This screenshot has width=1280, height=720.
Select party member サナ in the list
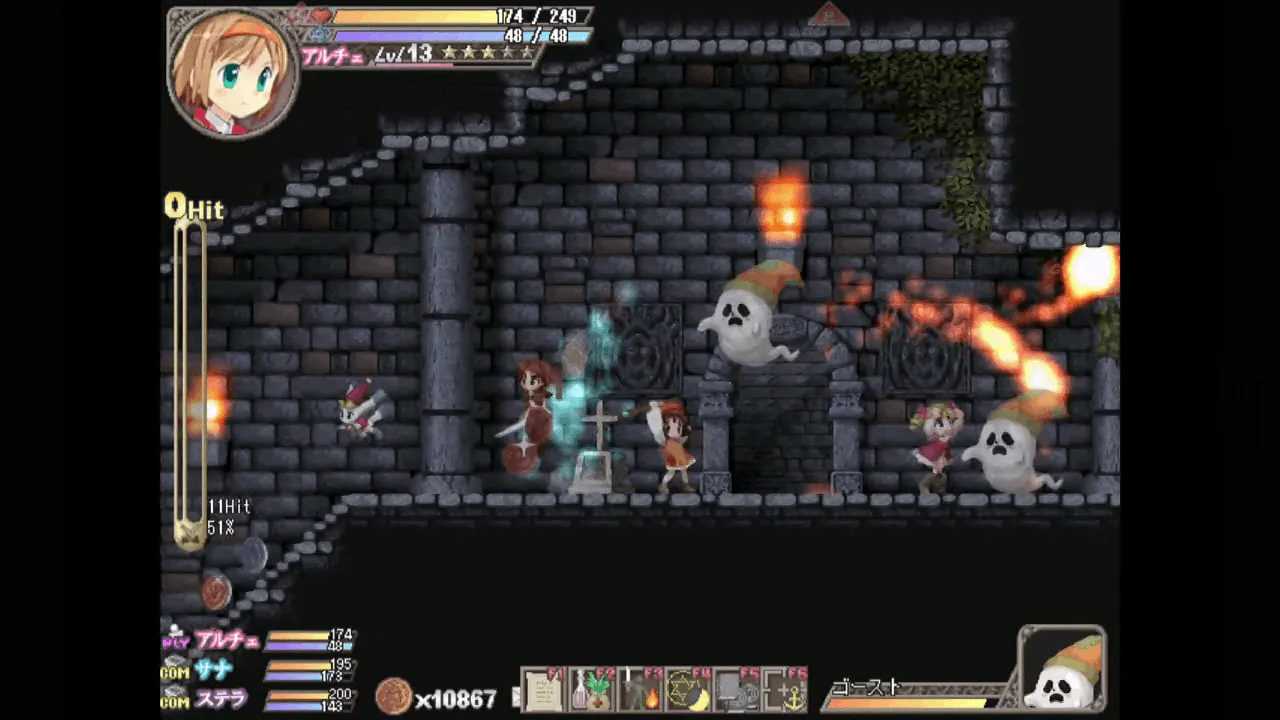[214, 671]
